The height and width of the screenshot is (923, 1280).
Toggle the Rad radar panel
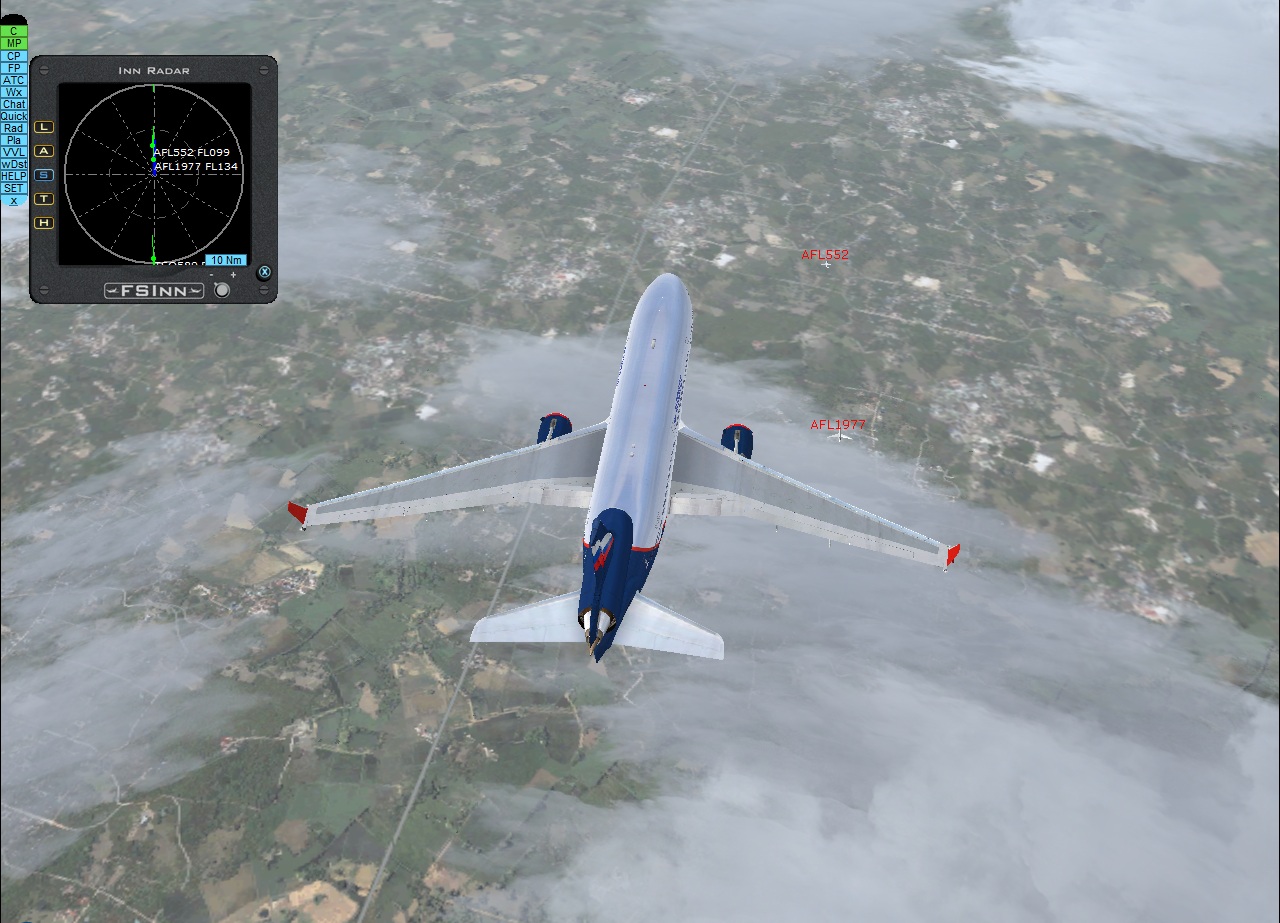pos(14,128)
